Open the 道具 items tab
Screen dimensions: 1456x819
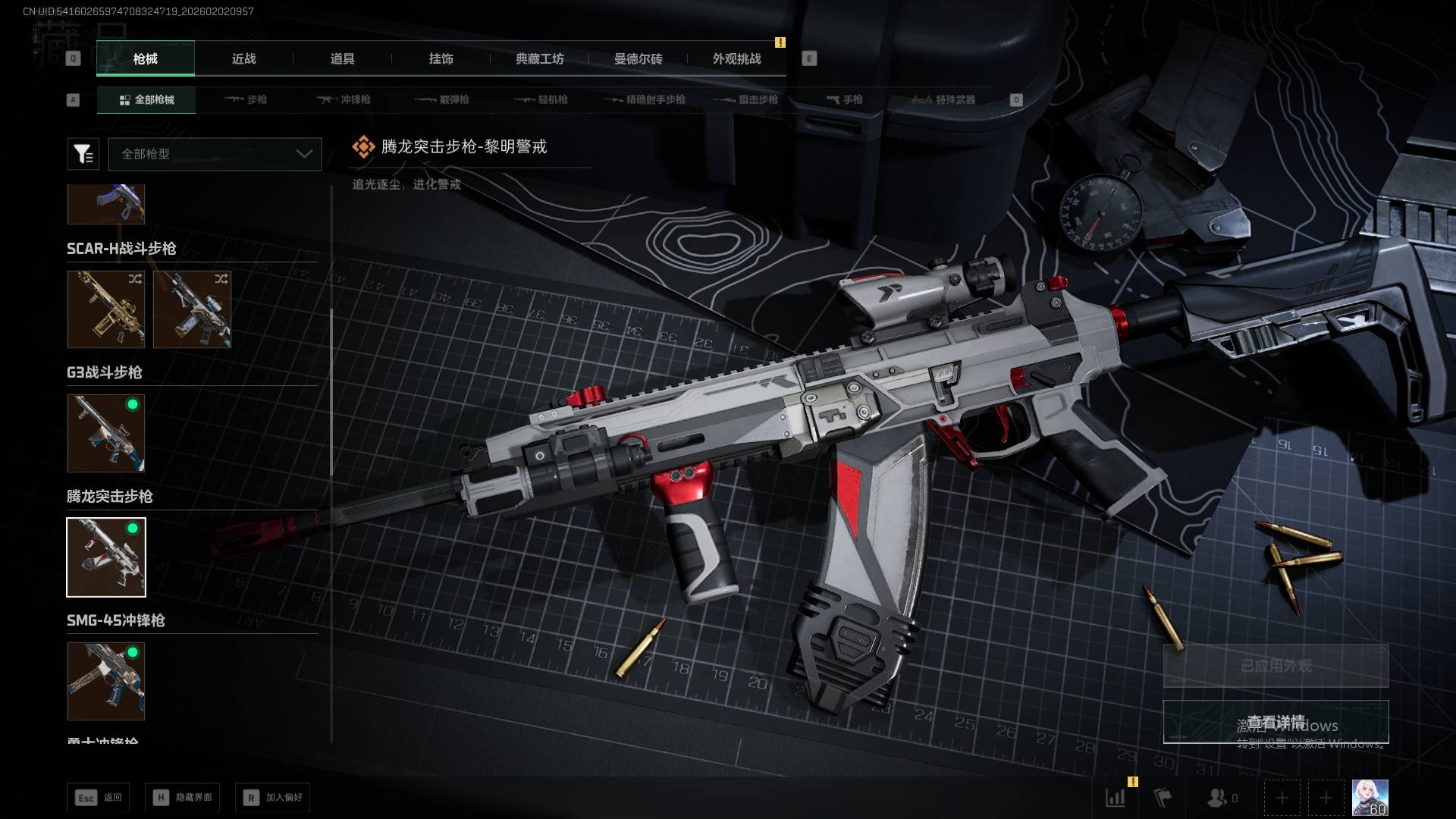click(x=342, y=59)
